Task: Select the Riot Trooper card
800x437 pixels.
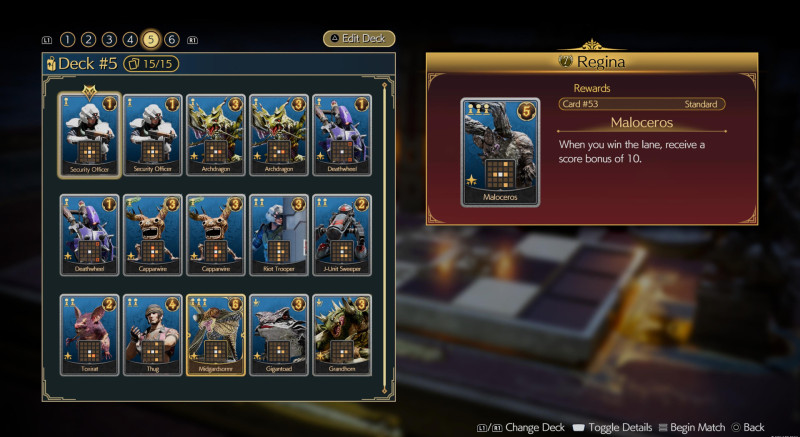Action: [279, 234]
